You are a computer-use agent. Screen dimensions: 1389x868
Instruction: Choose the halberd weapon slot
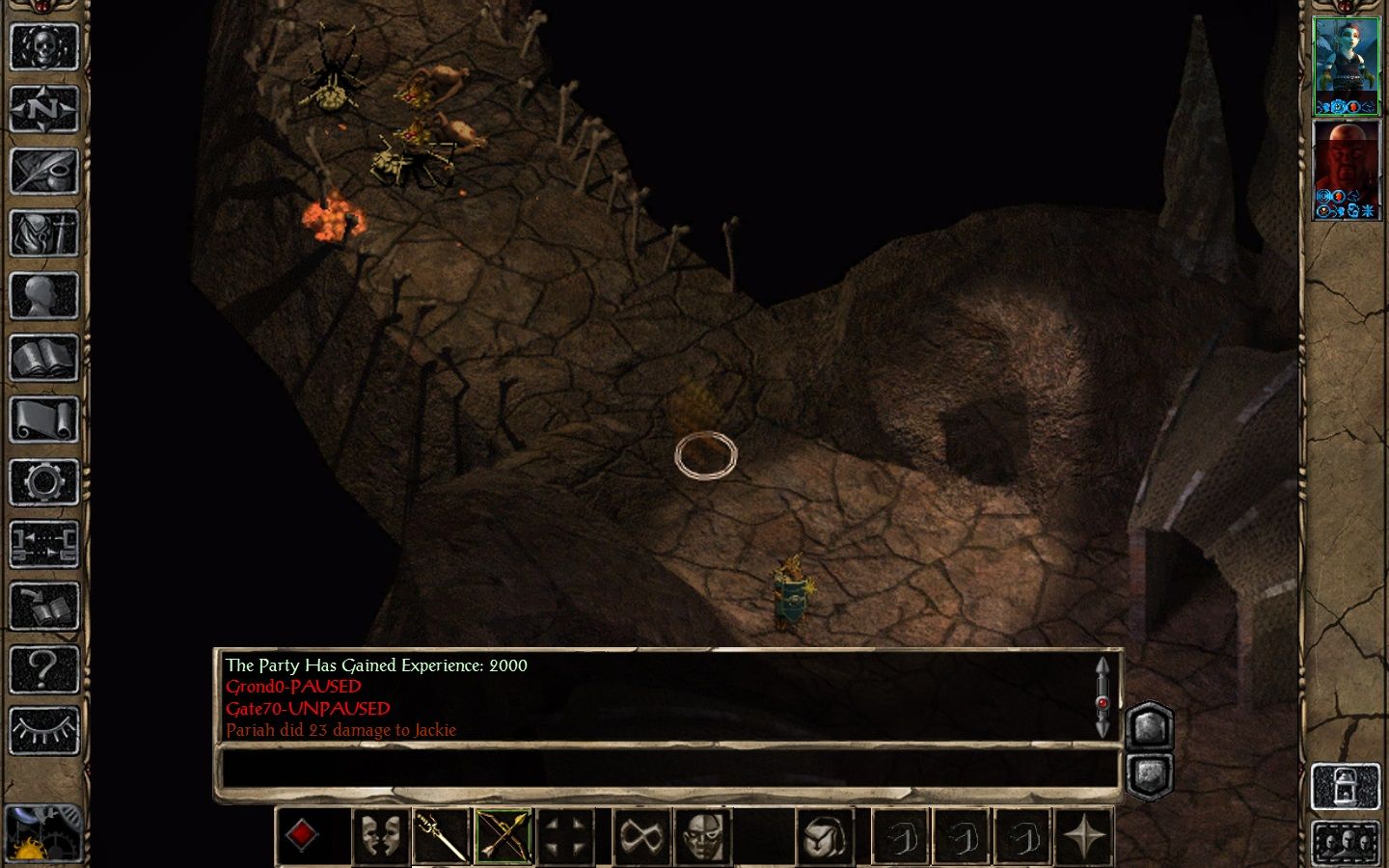[442, 835]
